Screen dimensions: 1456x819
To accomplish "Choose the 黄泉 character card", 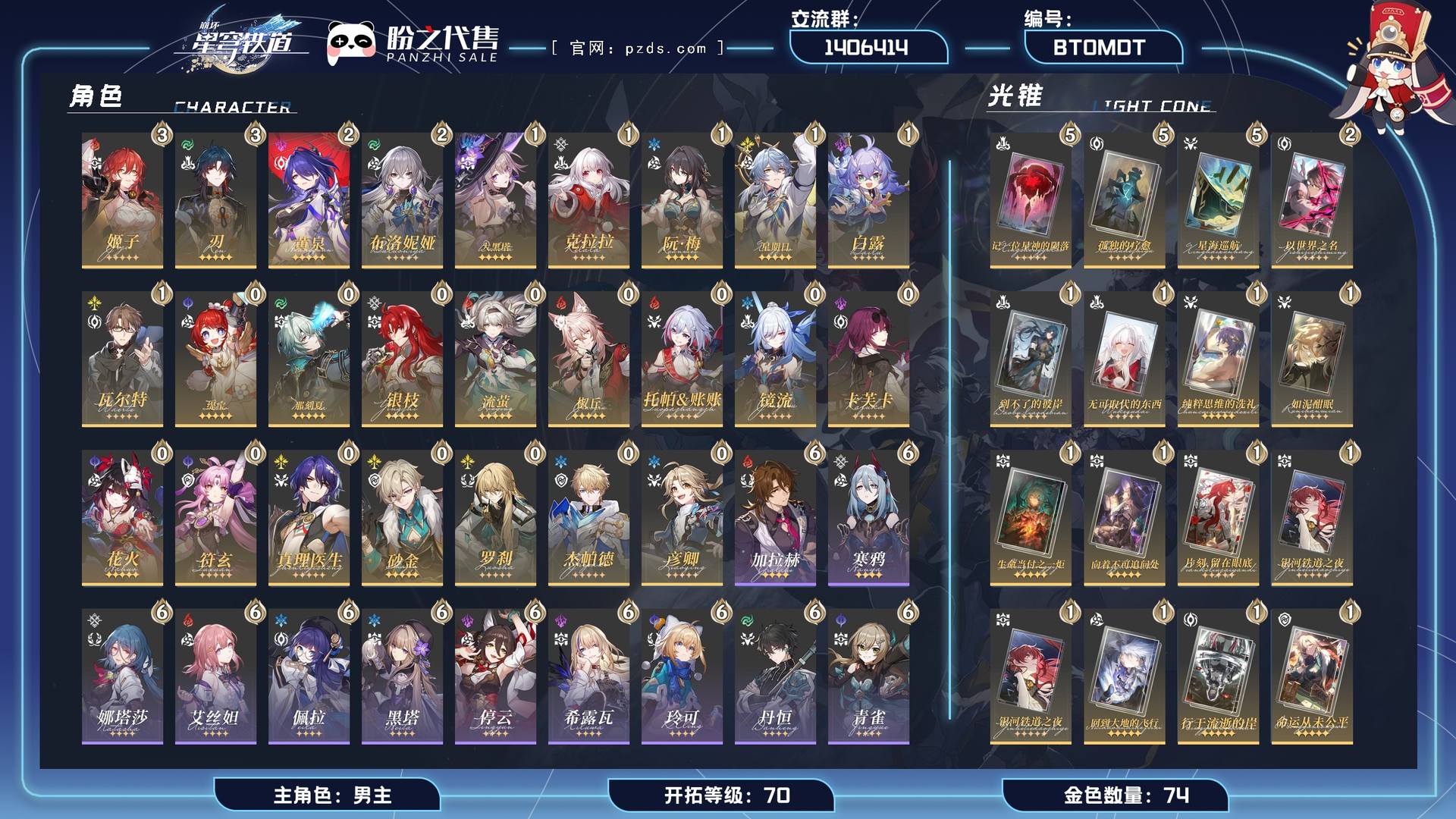I will click(309, 201).
